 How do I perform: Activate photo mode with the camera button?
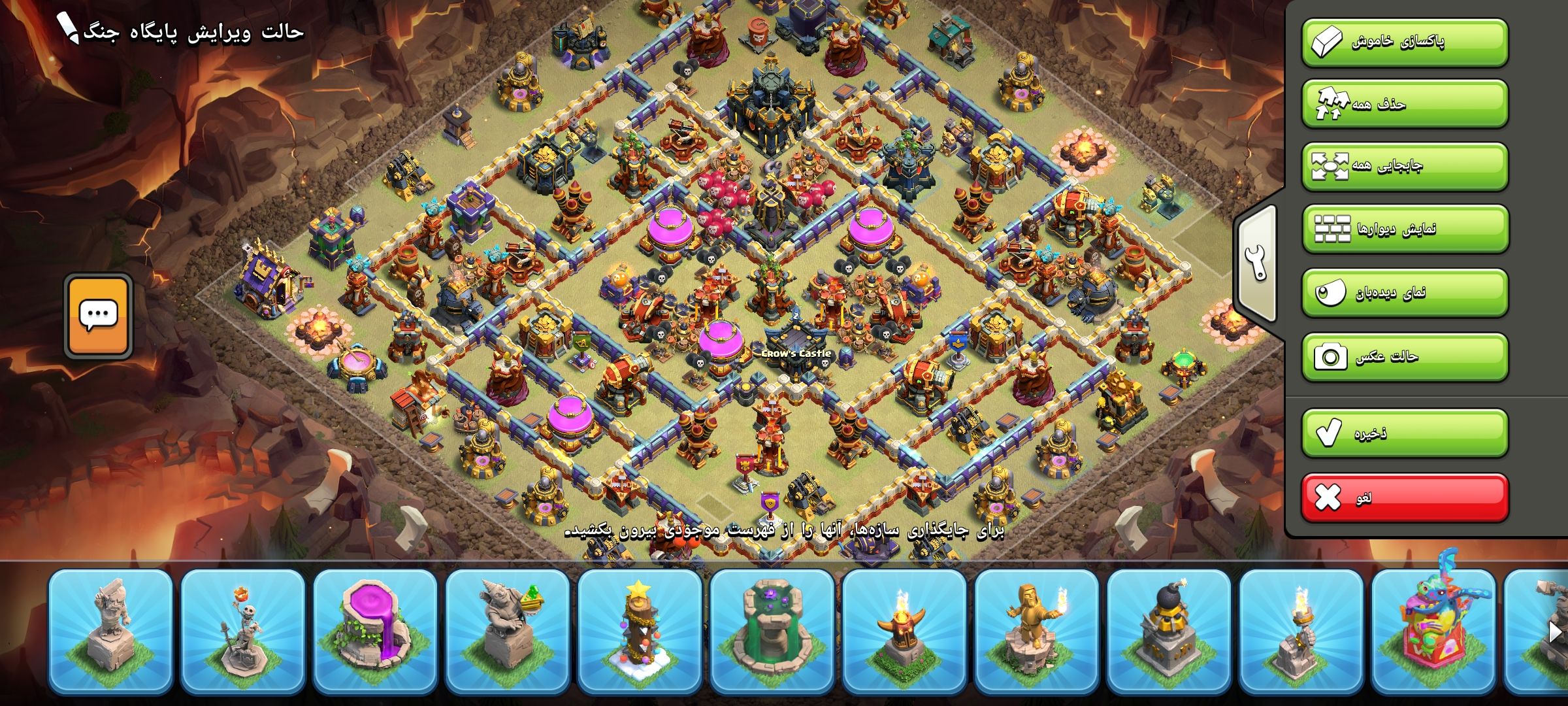(1405, 357)
